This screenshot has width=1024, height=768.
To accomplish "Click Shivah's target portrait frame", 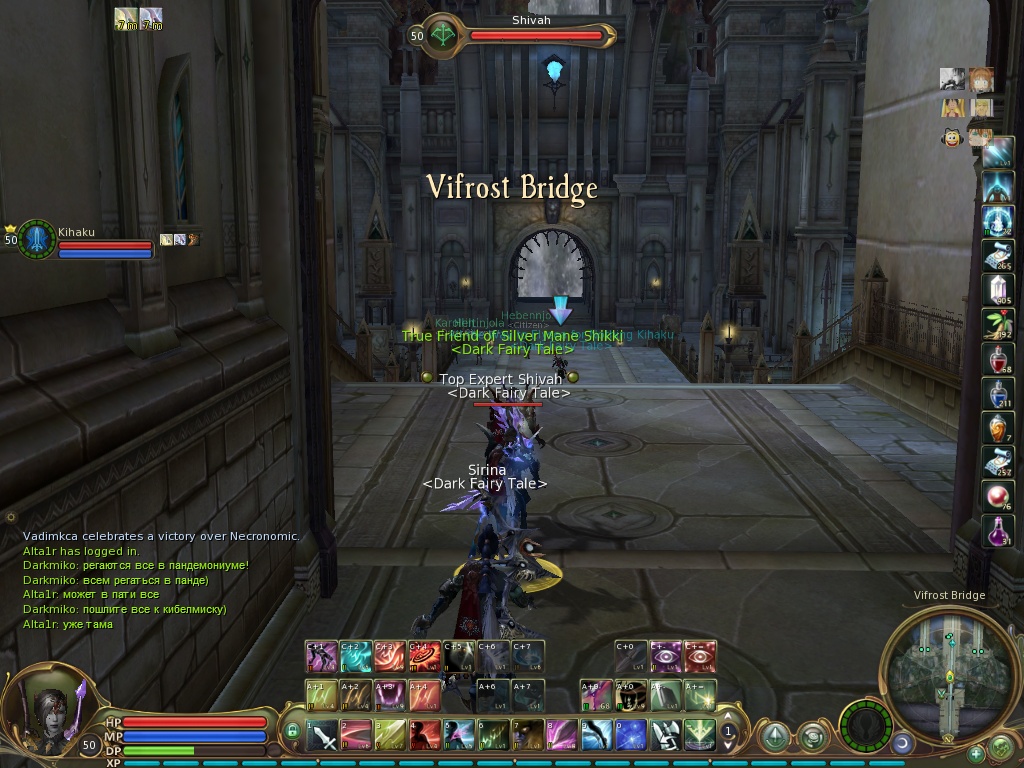I will pyautogui.click(x=442, y=34).
